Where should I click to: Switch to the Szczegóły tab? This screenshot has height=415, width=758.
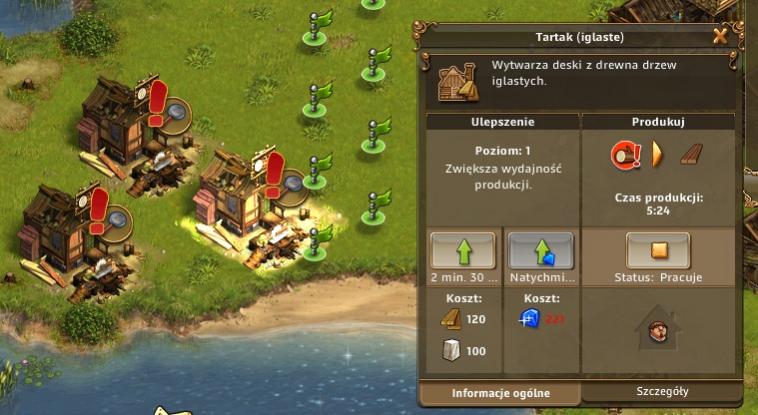(662, 392)
